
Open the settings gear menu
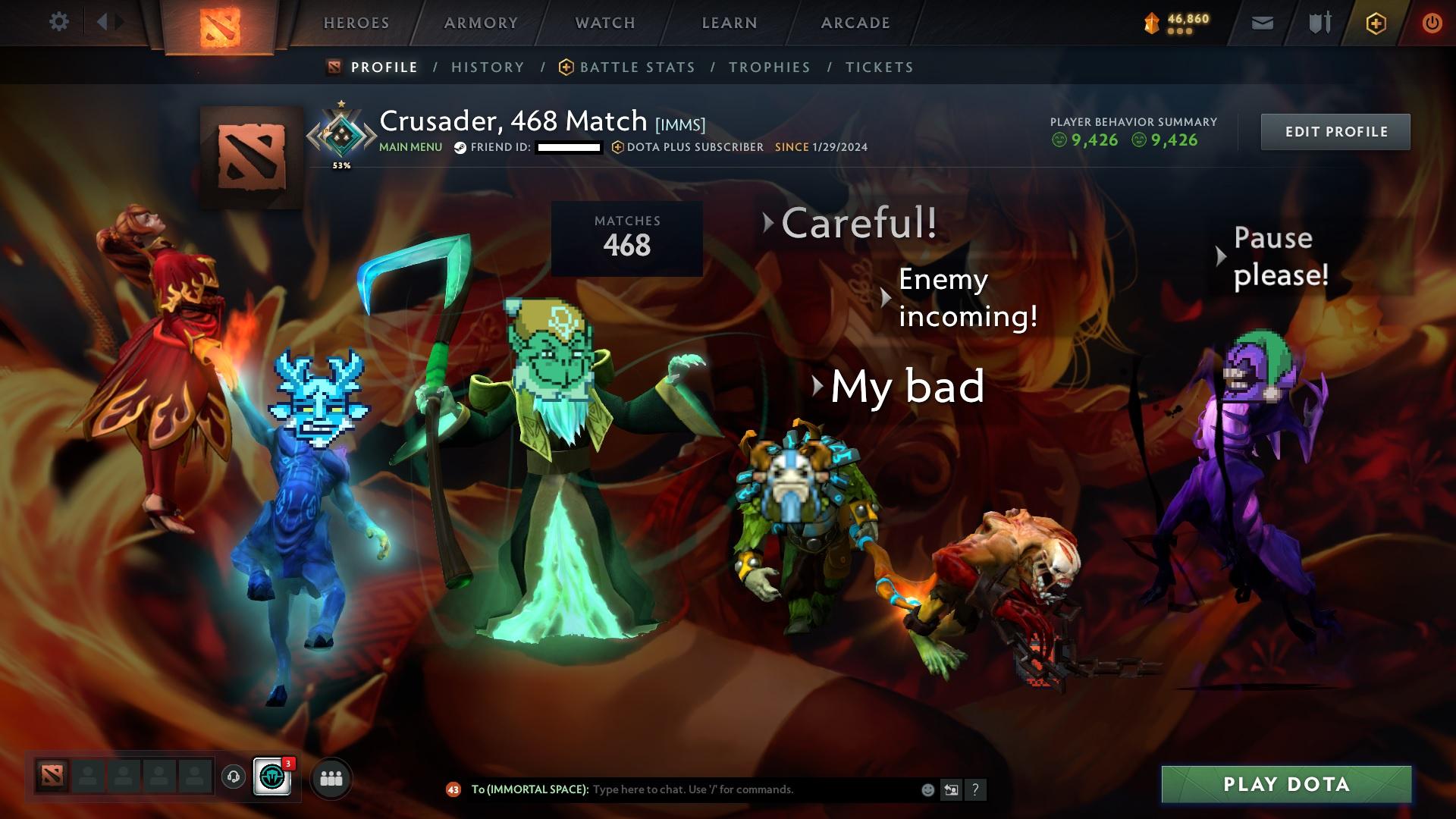click(59, 22)
